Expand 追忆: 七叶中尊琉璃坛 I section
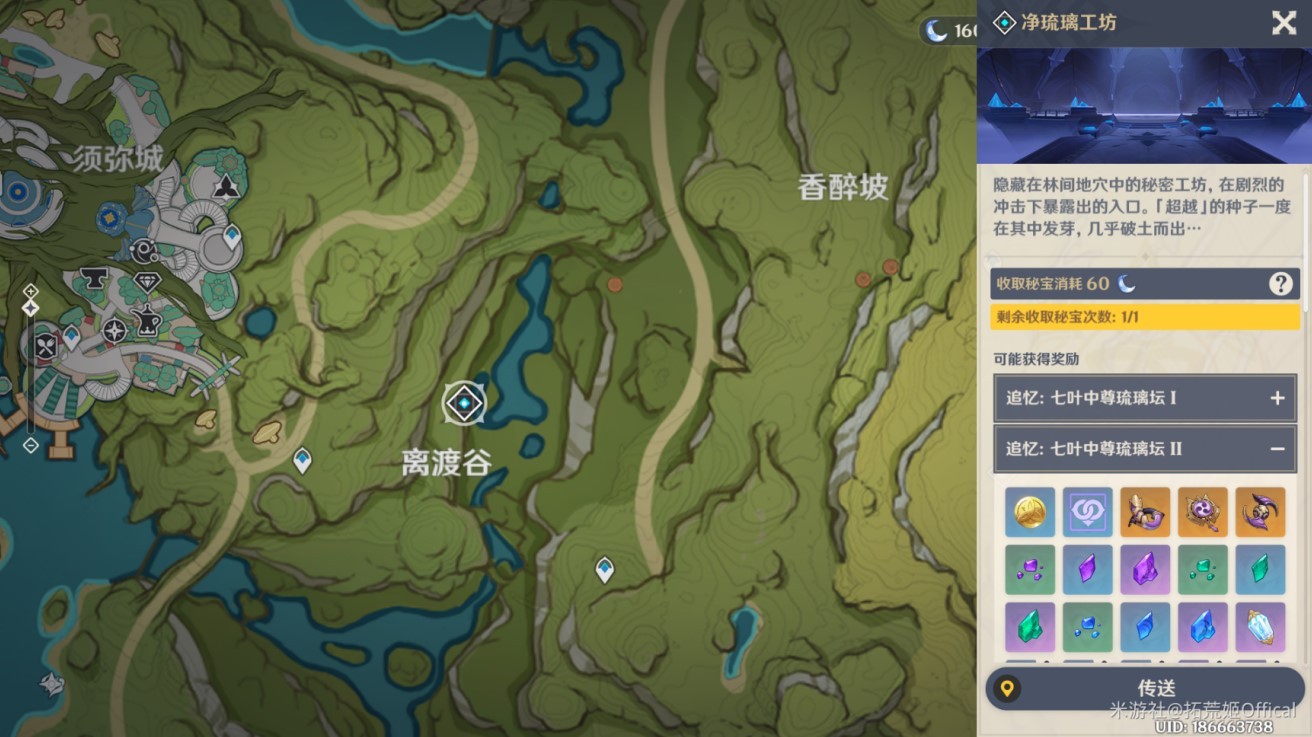 click(x=1276, y=397)
